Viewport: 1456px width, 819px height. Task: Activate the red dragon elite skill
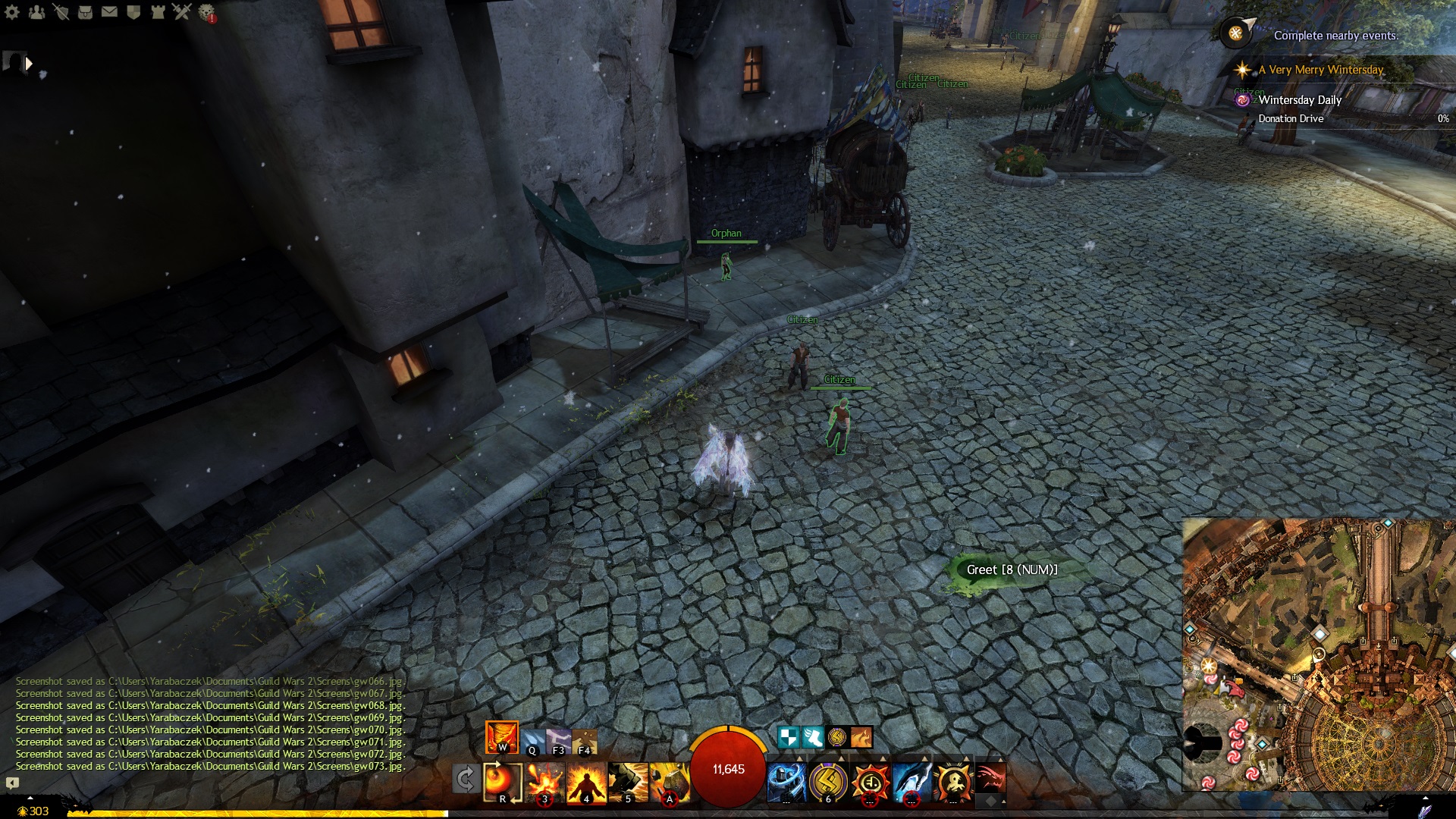click(990, 779)
